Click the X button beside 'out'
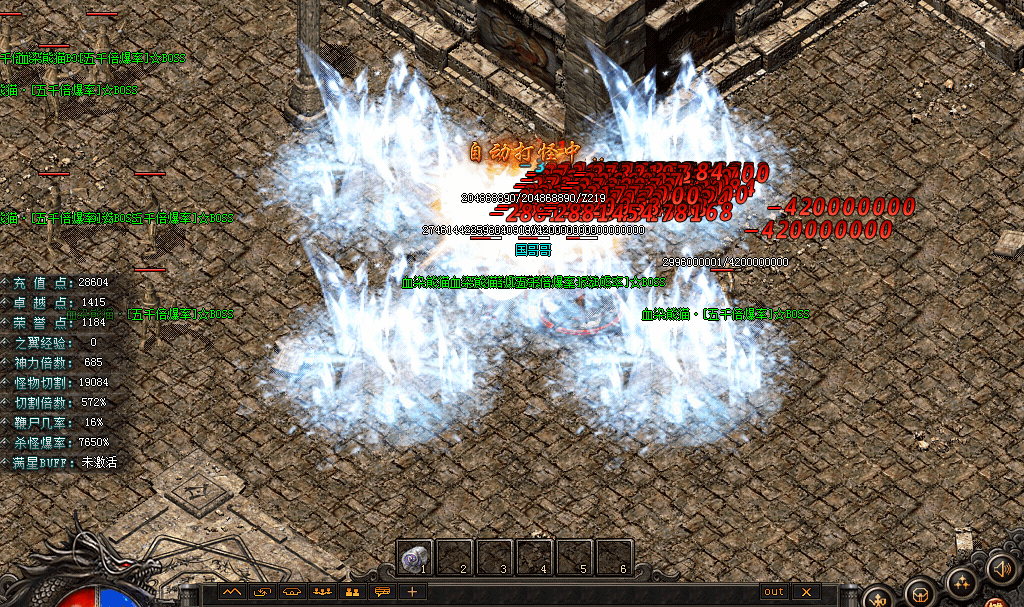This screenshot has height=607, width=1024. (x=806, y=592)
